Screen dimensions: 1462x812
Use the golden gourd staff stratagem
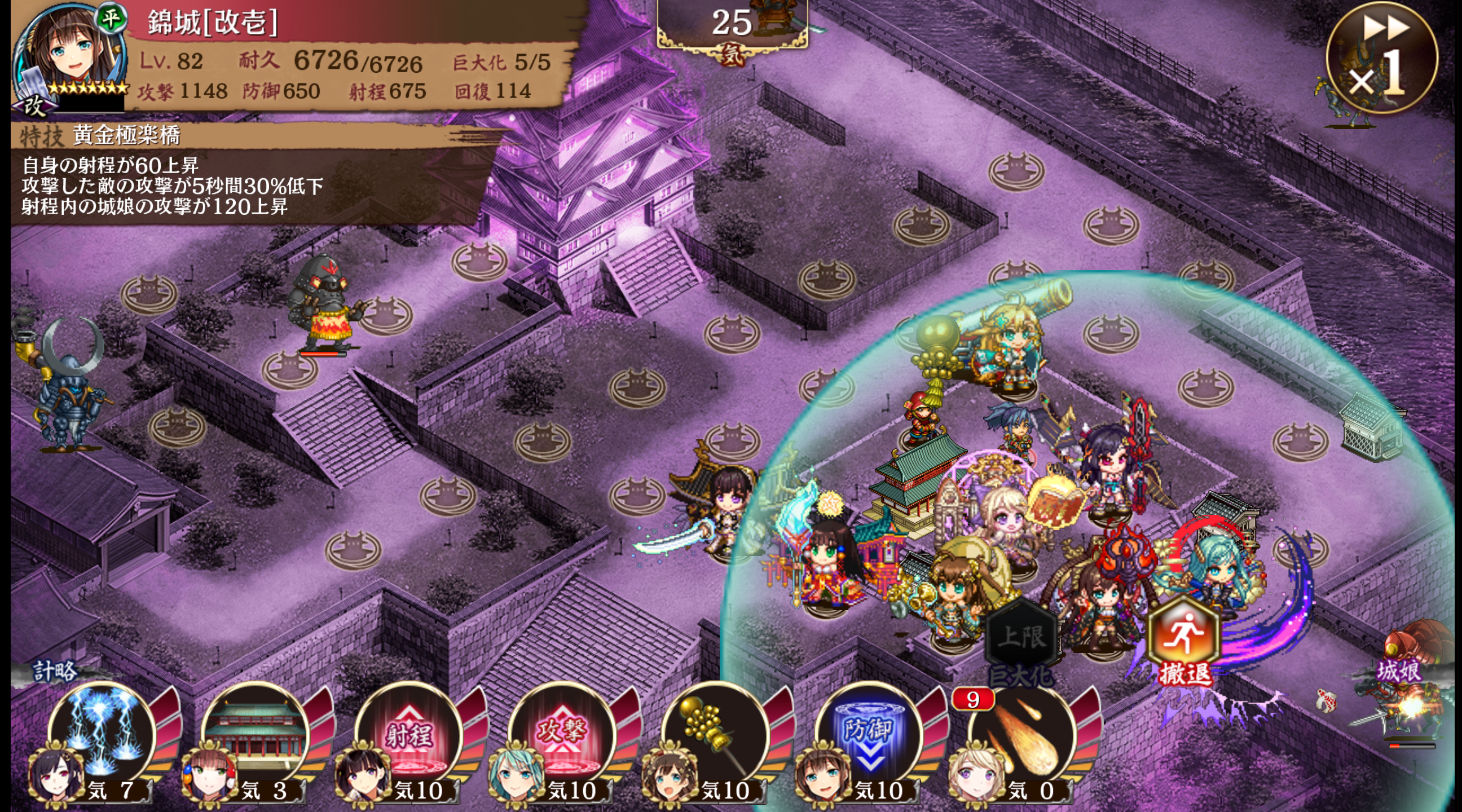pyautogui.click(x=716, y=735)
